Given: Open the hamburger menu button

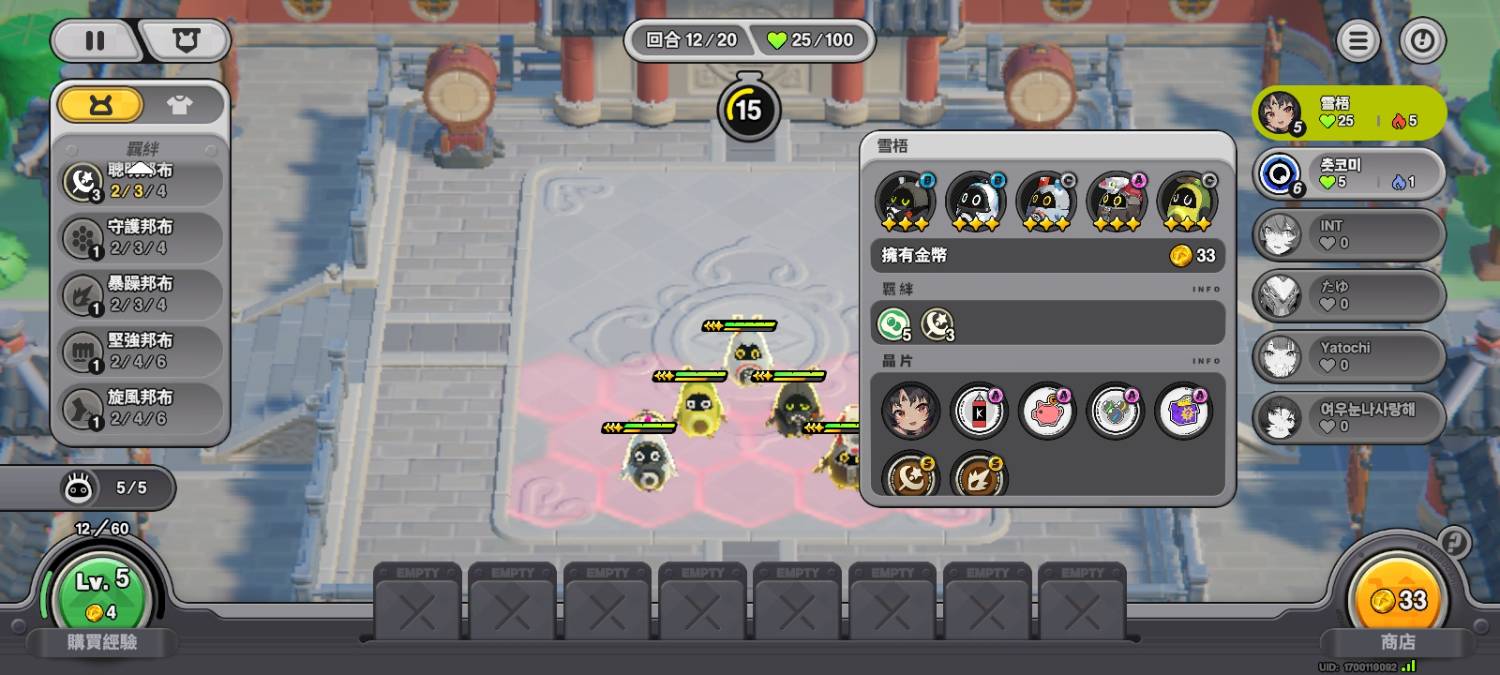Looking at the screenshot, I should pyautogui.click(x=1357, y=41).
